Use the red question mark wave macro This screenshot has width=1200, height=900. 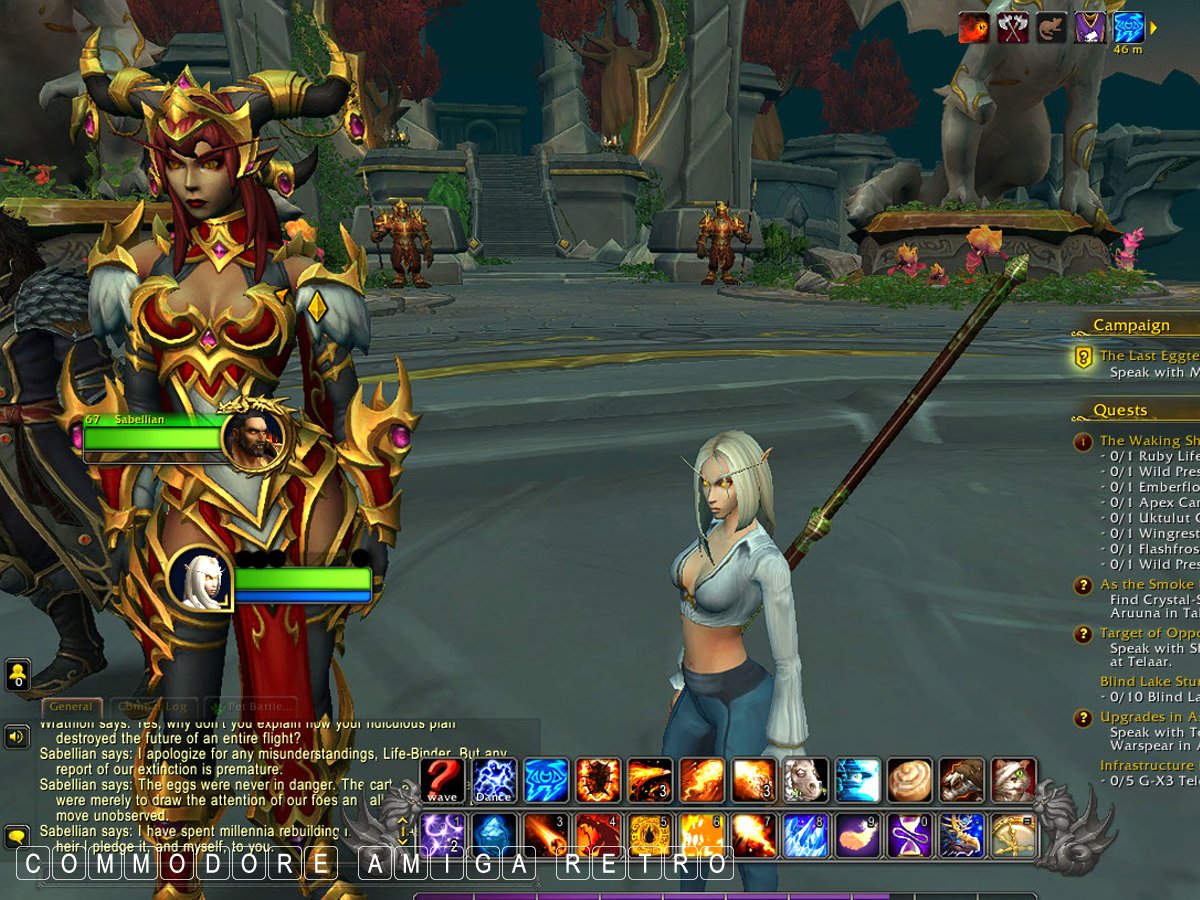pyautogui.click(x=442, y=780)
